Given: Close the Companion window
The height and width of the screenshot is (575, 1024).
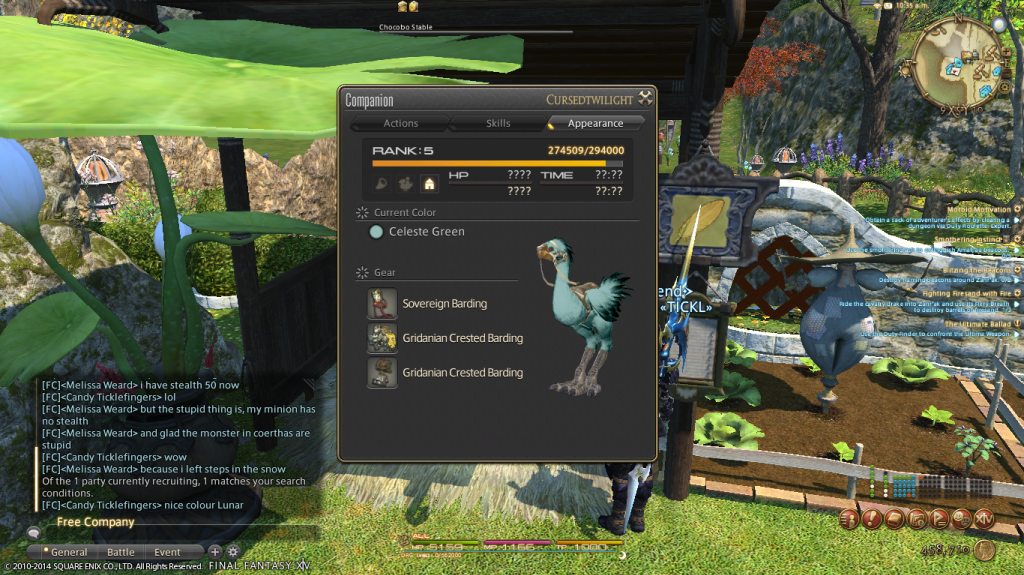Looking at the screenshot, I should [x=646, y=99].
